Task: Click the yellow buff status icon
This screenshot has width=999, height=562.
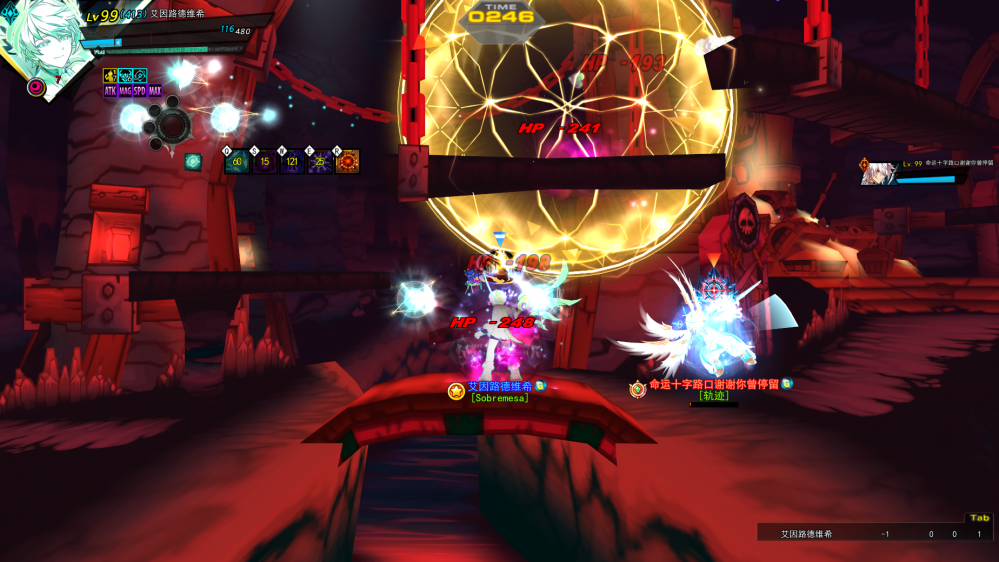Action: tap(110, 76)
